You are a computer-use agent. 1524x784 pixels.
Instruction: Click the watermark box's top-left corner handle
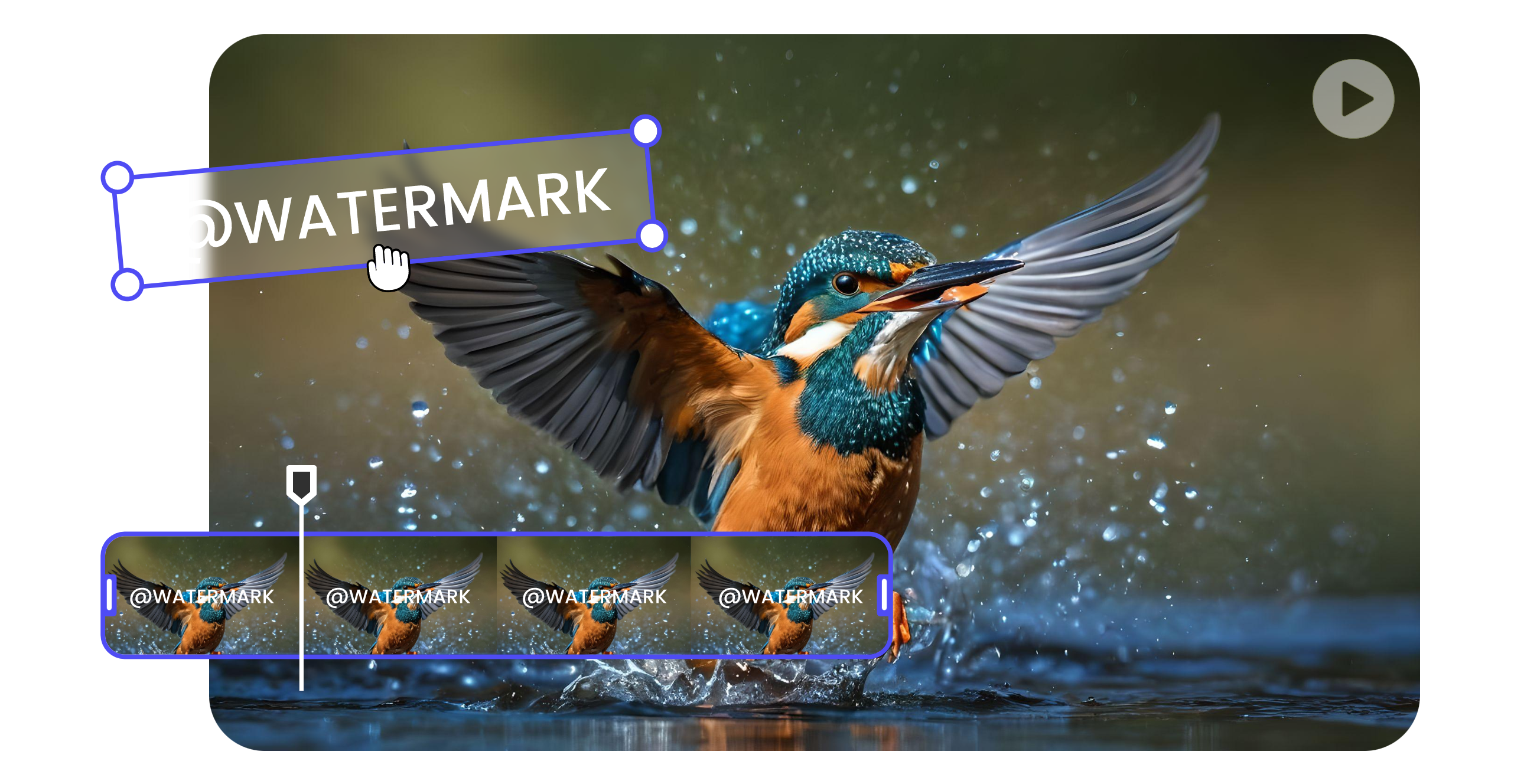(118, 176)
